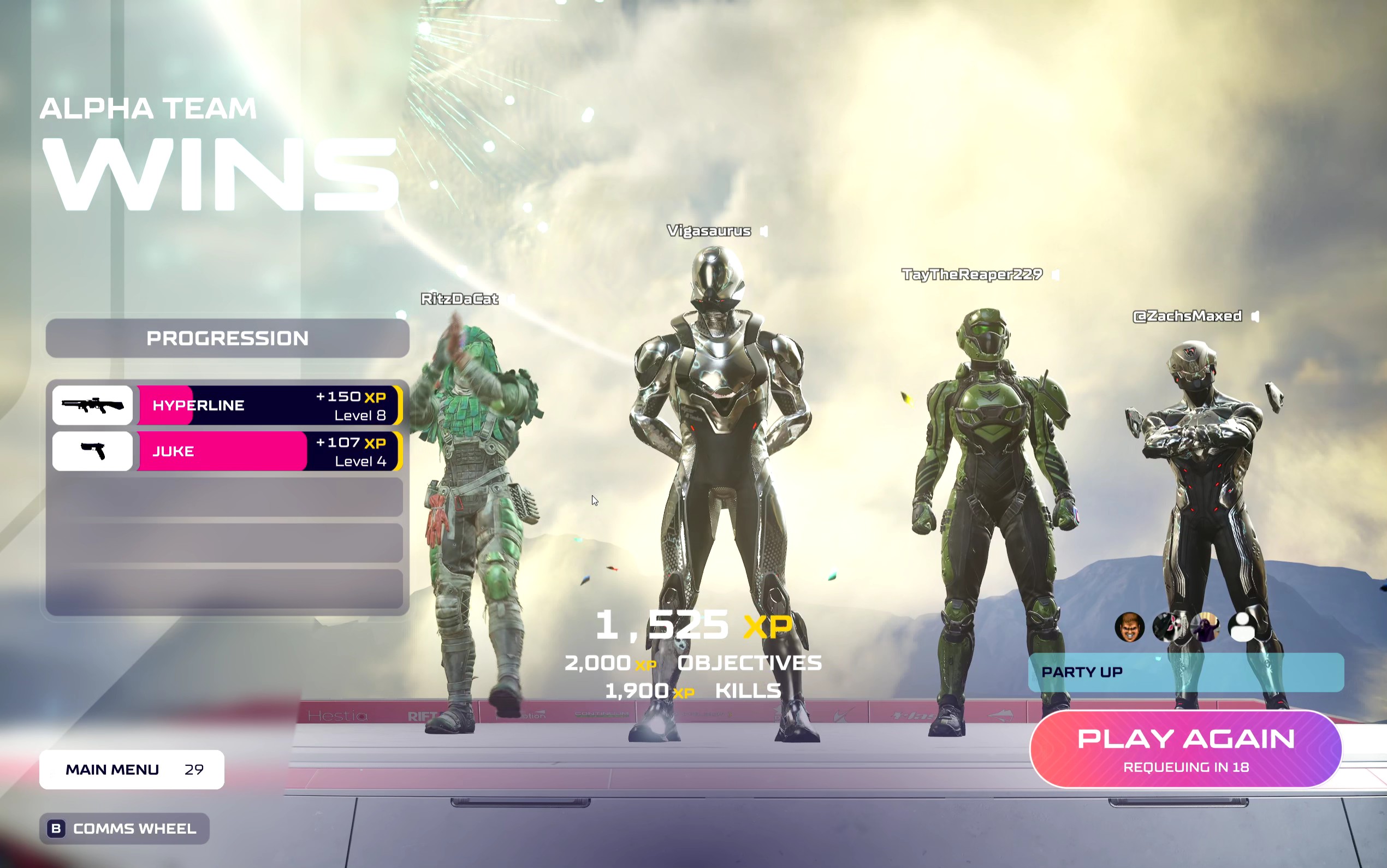Toggle the speaker icon beside @ZachsMaxed
Screen dimensions: 1387x868
1255,316
